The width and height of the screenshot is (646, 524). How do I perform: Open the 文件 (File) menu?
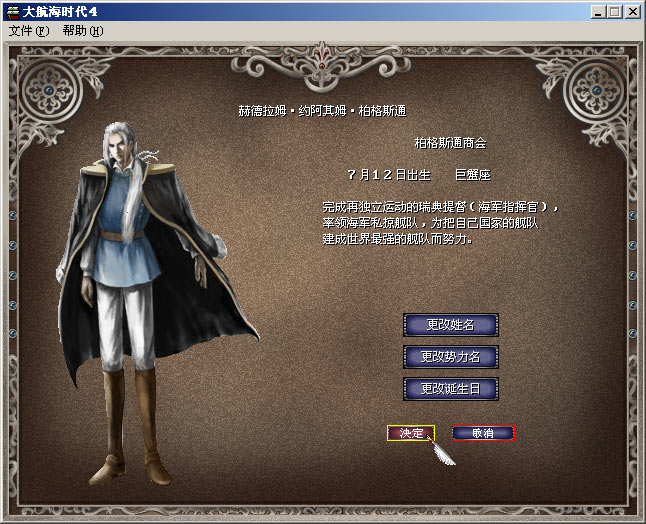(x=28, y=31)
